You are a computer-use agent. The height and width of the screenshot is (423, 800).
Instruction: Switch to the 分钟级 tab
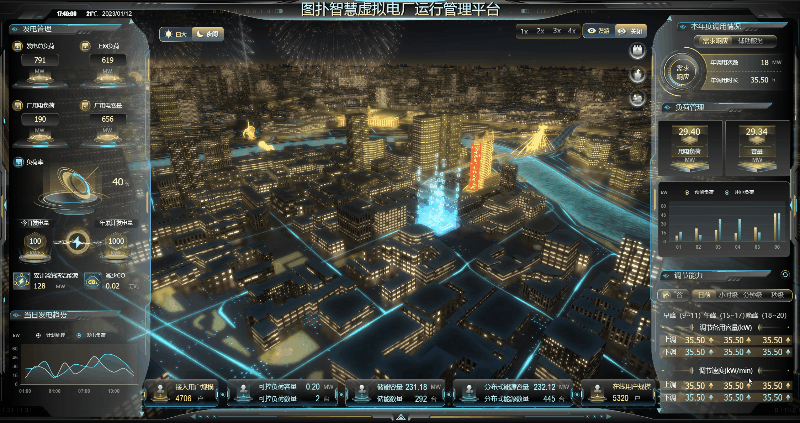click(752, 294)
